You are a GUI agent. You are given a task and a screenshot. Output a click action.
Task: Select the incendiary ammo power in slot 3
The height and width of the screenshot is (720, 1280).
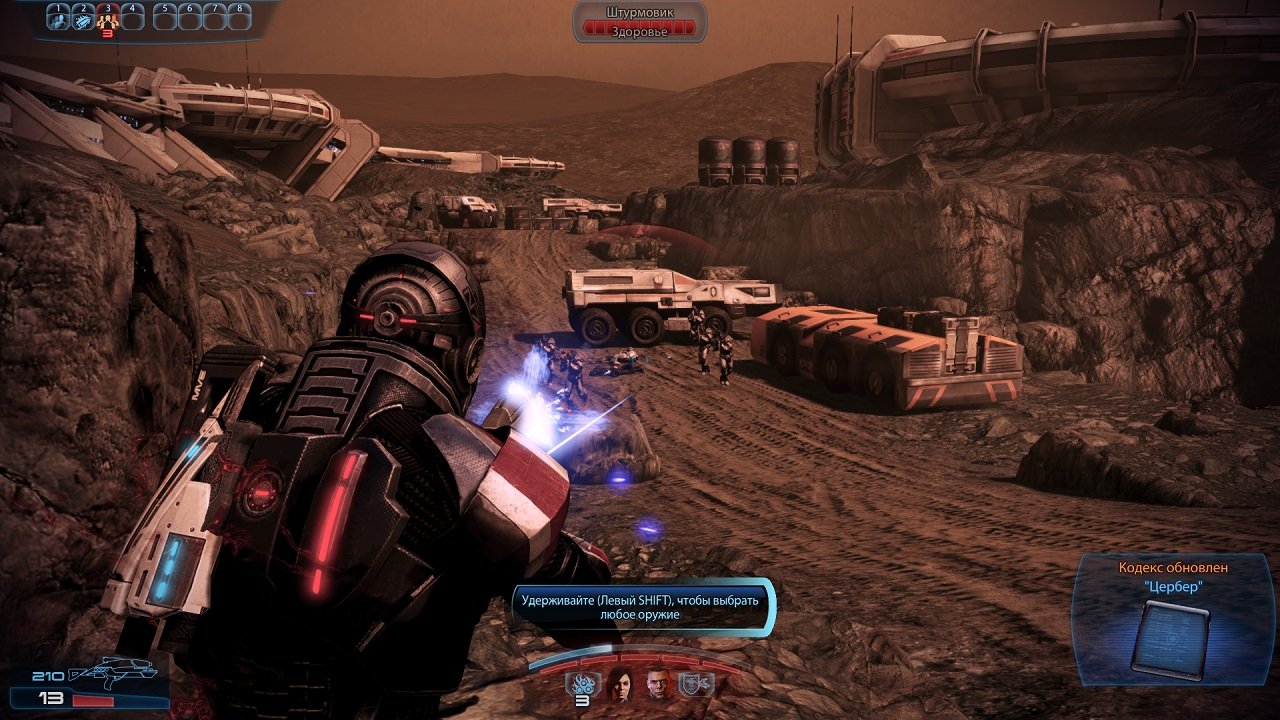pos(108,20)
